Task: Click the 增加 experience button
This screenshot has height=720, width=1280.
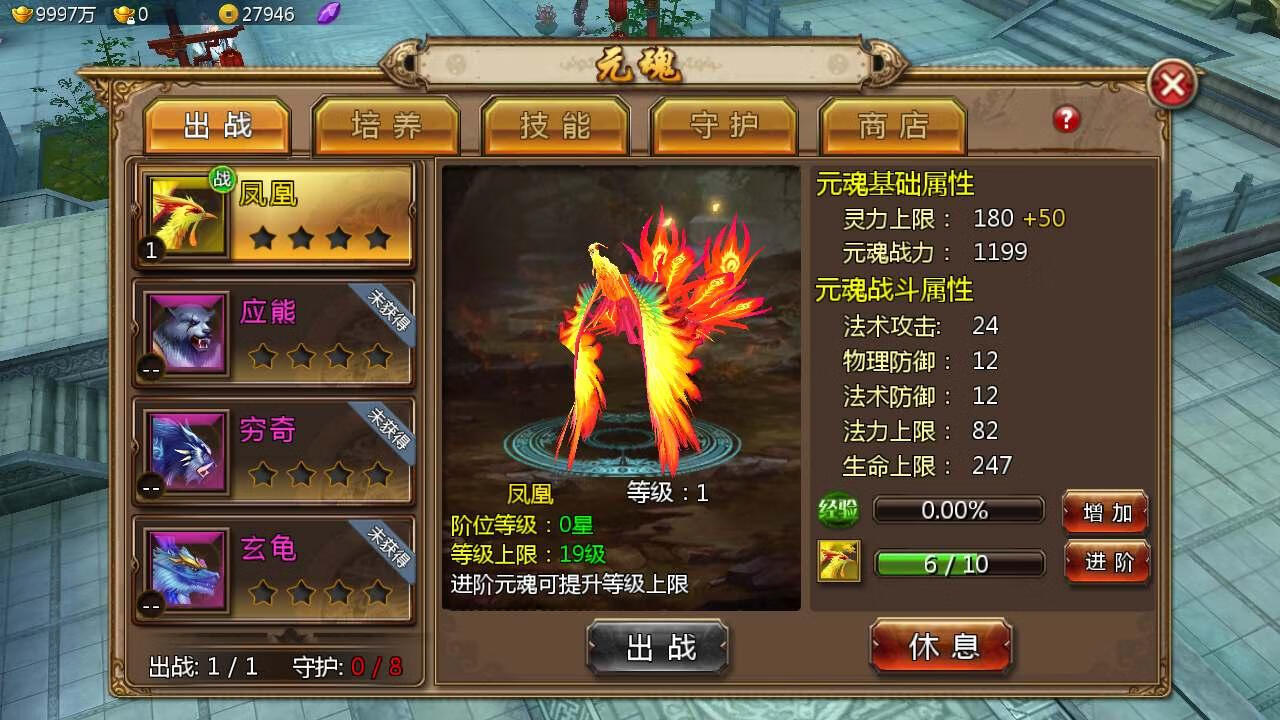Action: pos(1106,512)
